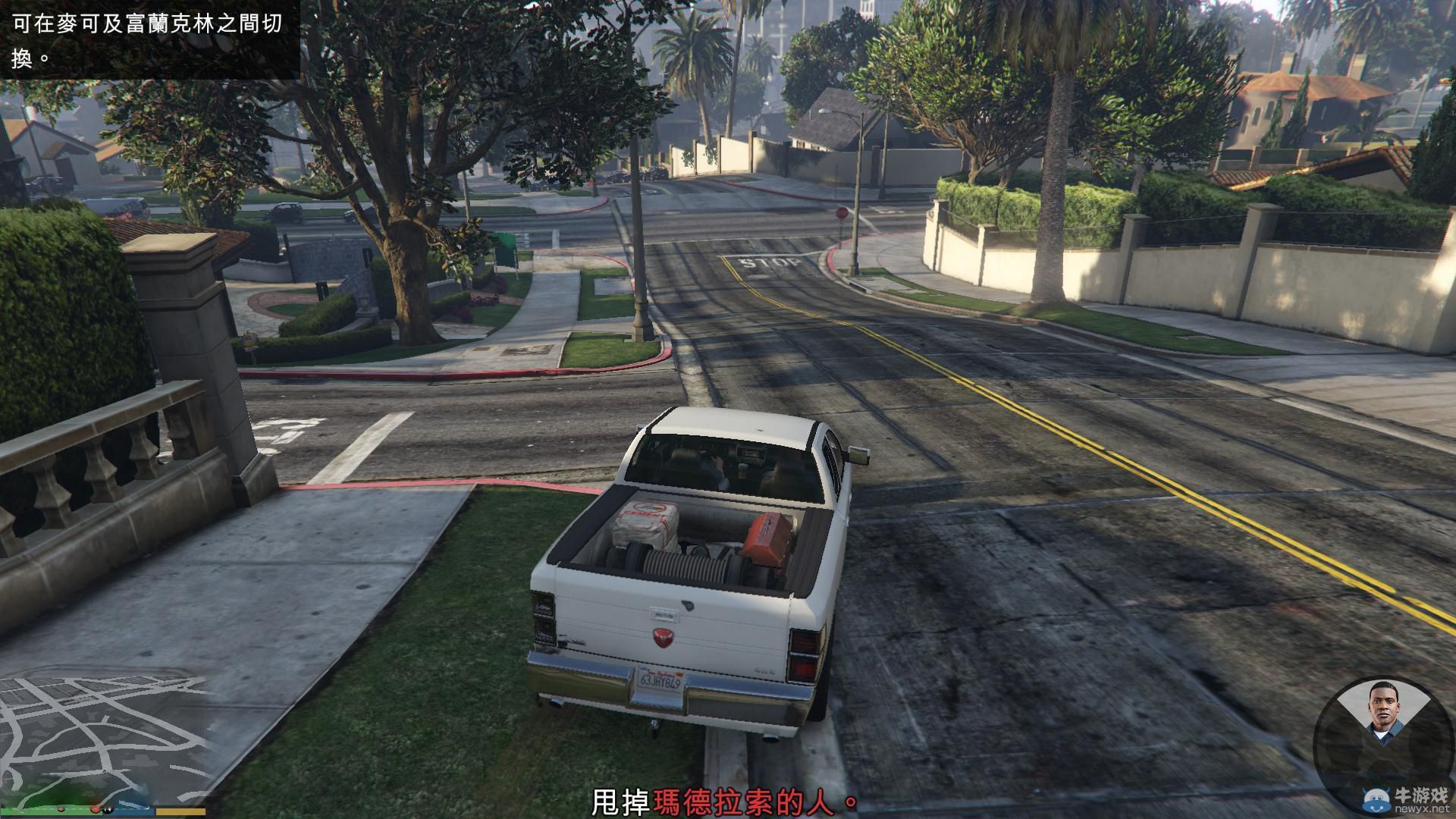
Task: Select the player arrow icon on the minimap
Action: [104, 770]
